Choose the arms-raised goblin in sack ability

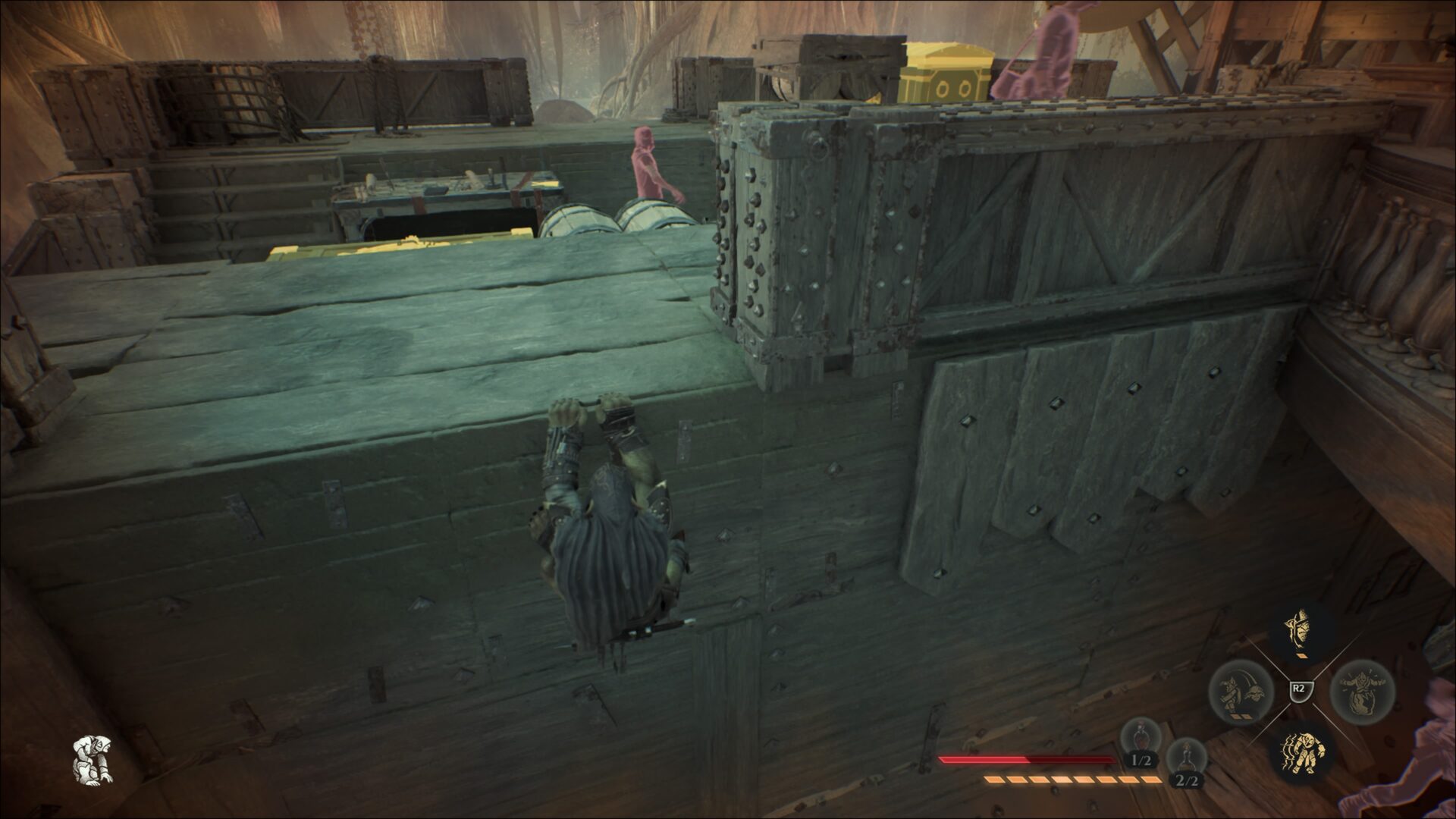(1362, 691)
